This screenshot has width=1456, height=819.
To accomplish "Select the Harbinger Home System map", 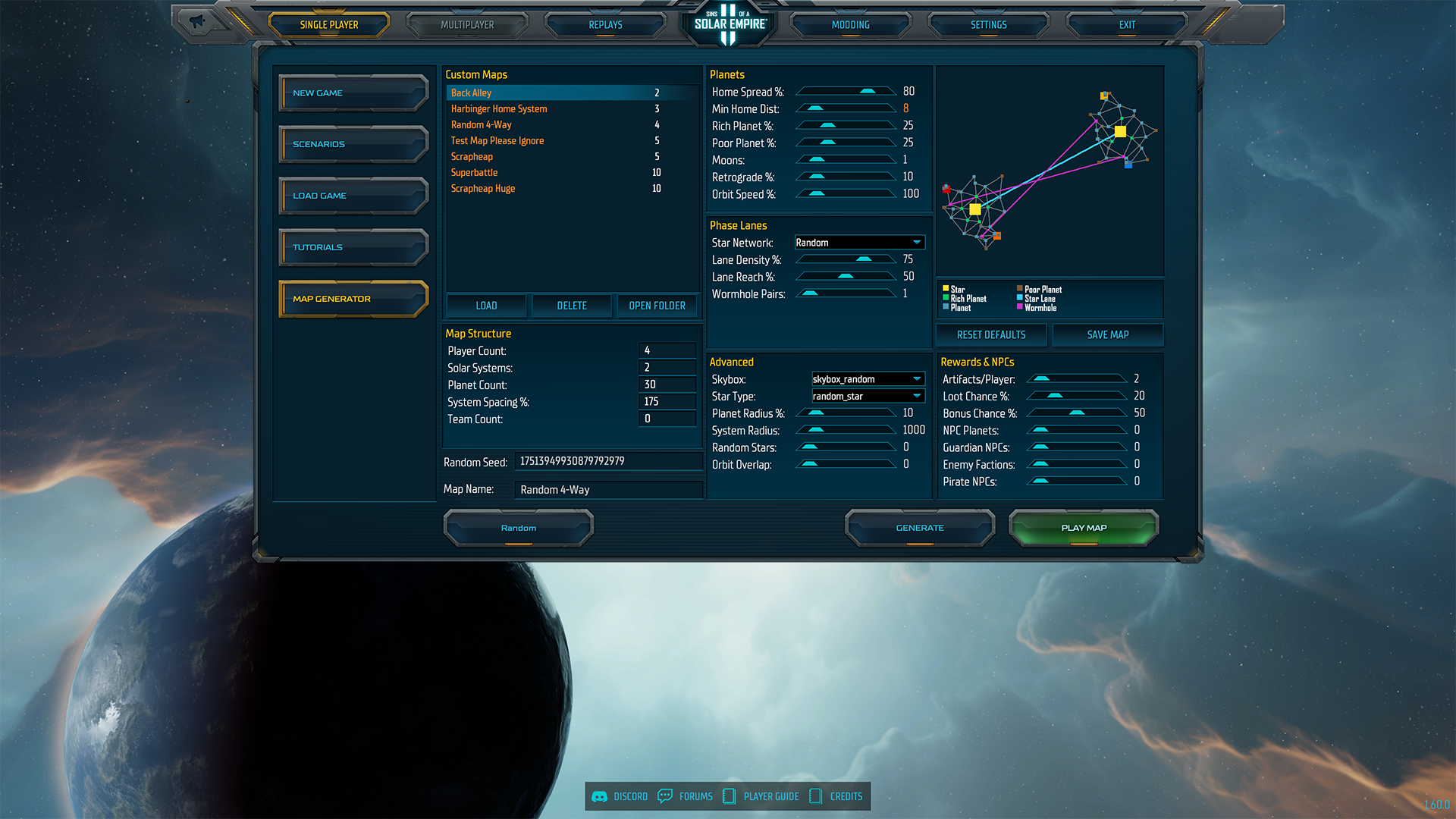I will (499, 109).
